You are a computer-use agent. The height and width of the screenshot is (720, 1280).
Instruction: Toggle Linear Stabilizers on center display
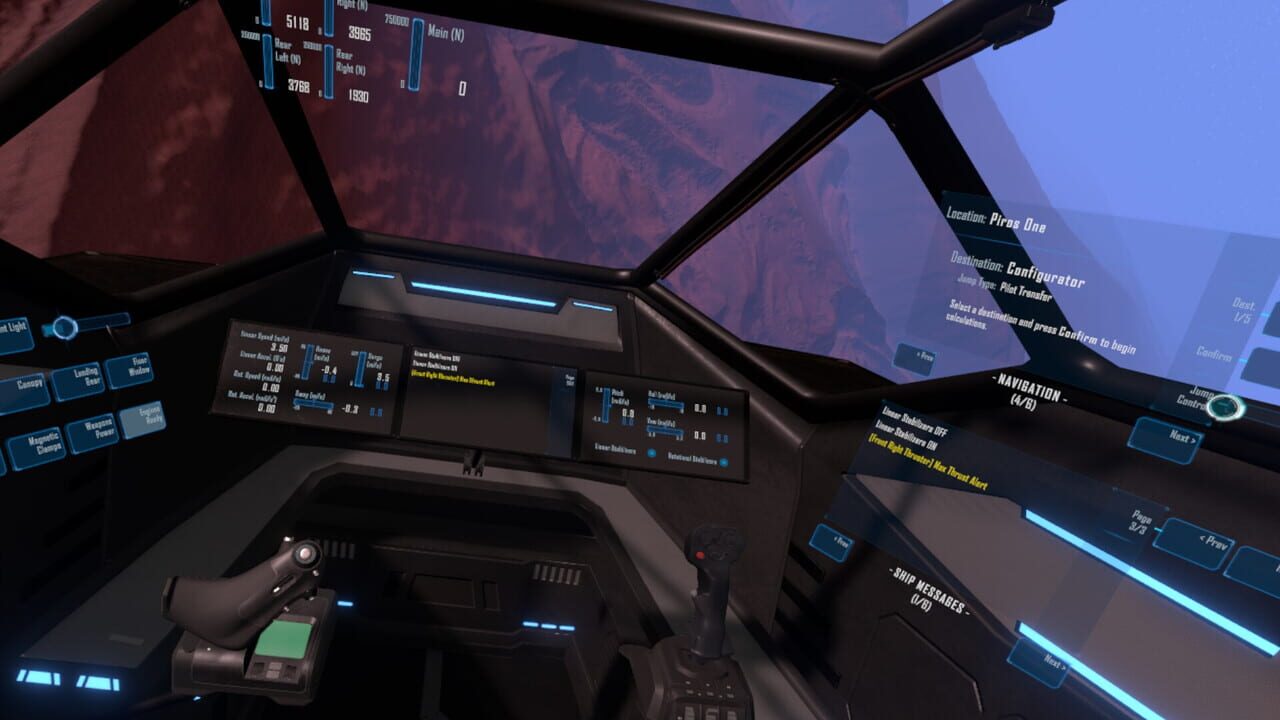652,453
